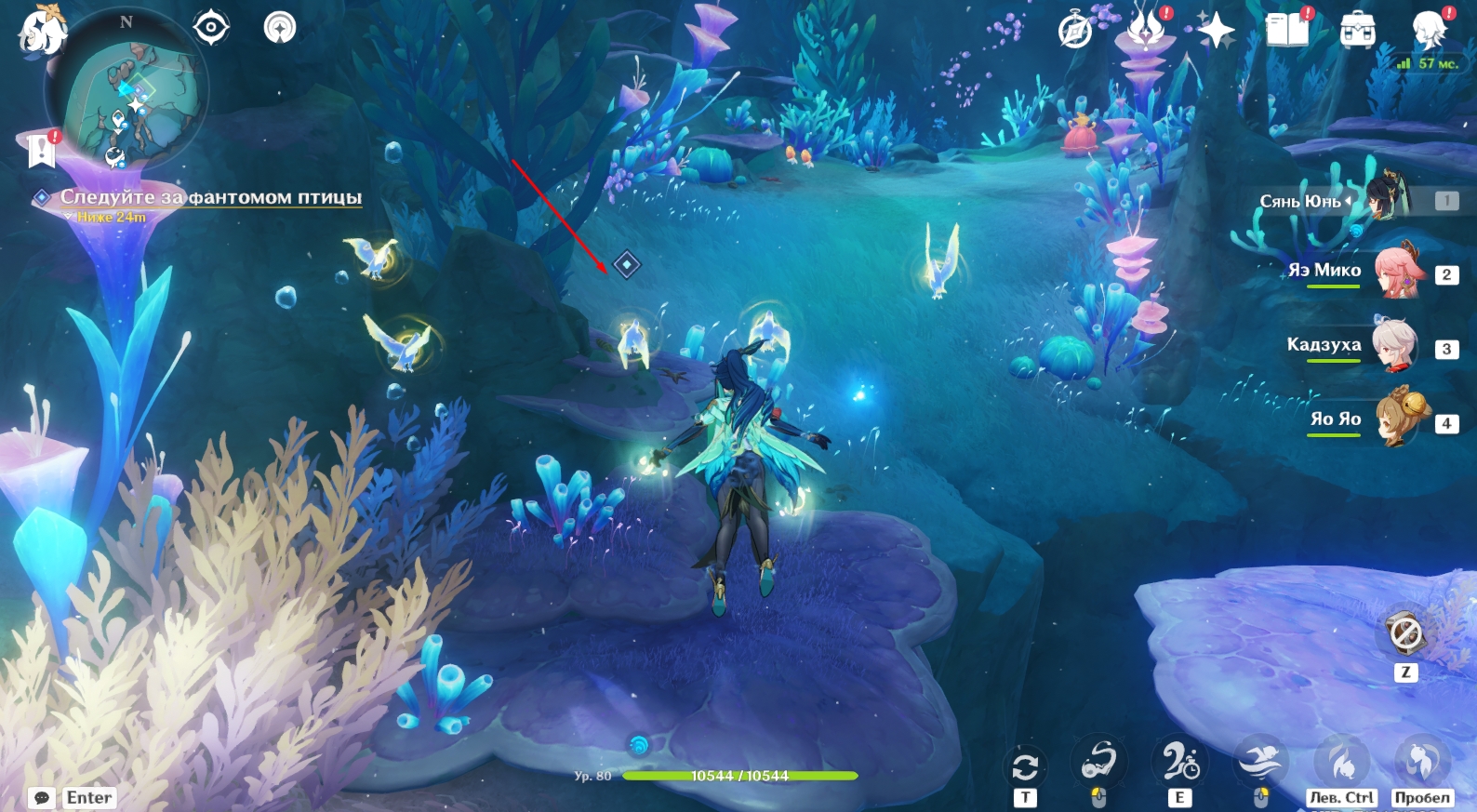Select the tracked quest "Следуйте за фантомом птицы"

(210, 197)
